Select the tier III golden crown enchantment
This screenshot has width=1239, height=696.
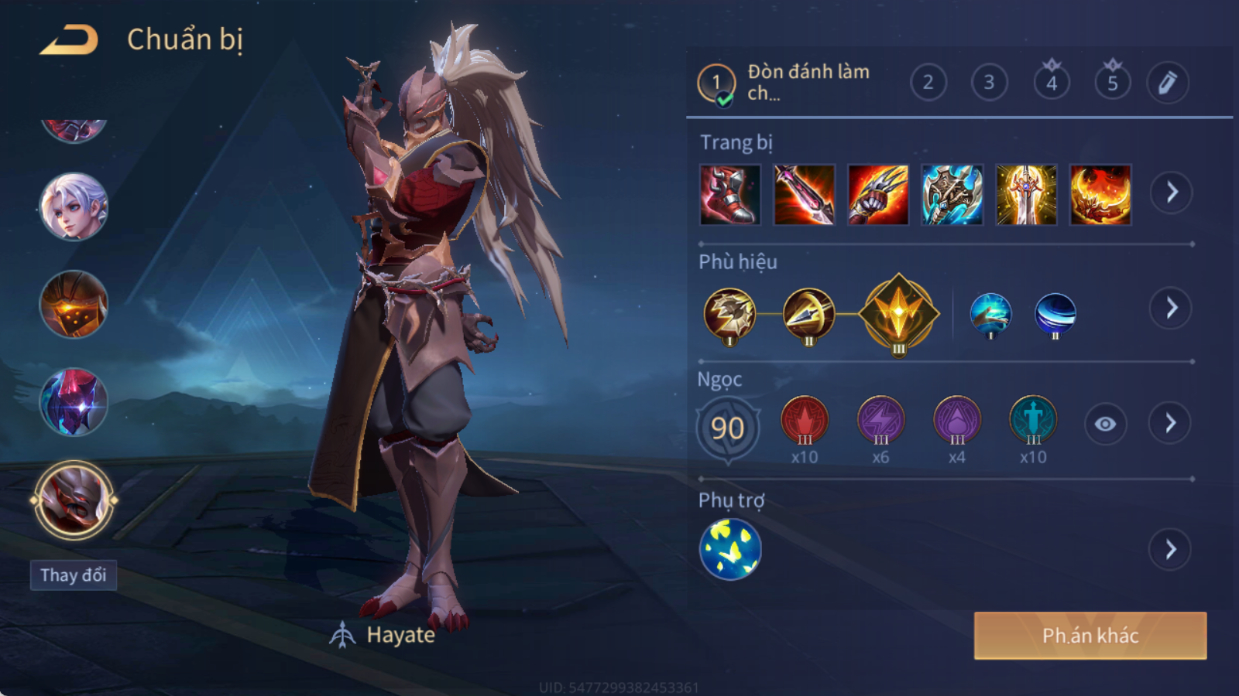(x=899, y=313)
